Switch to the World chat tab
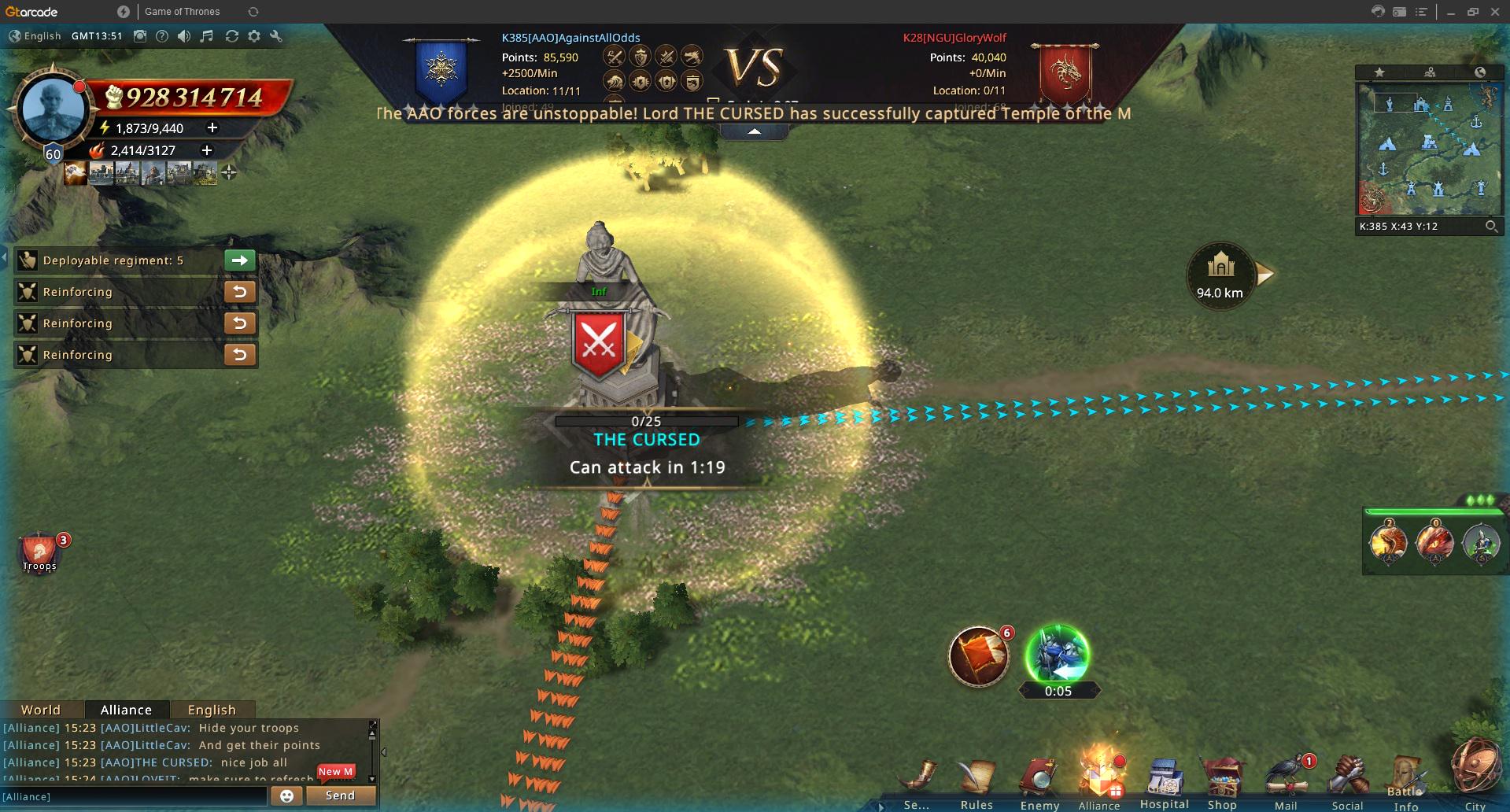 tap(41, 710)
